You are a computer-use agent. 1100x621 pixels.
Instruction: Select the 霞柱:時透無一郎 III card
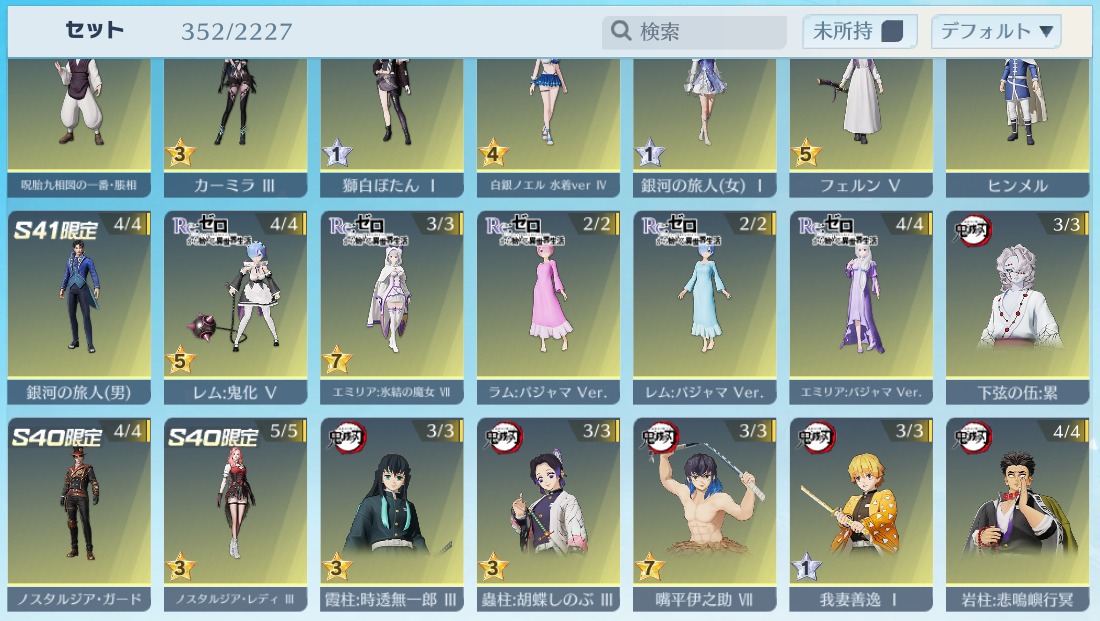pyautogui.click(x=392, y=512)
